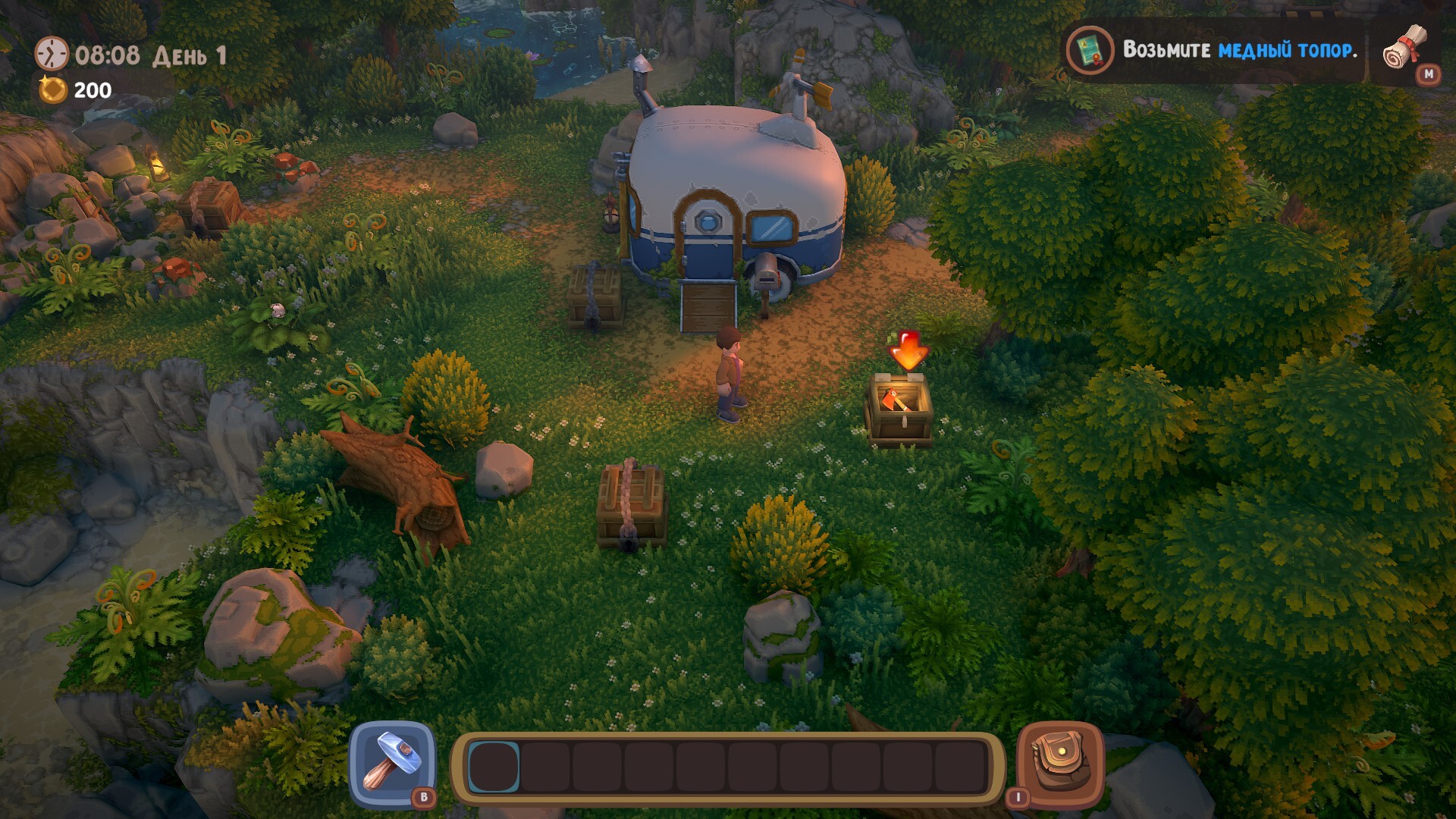Select the highlighted first hotbar slot
The height and width of the screenshot is (819, 1456).
[x=494, y=767]
